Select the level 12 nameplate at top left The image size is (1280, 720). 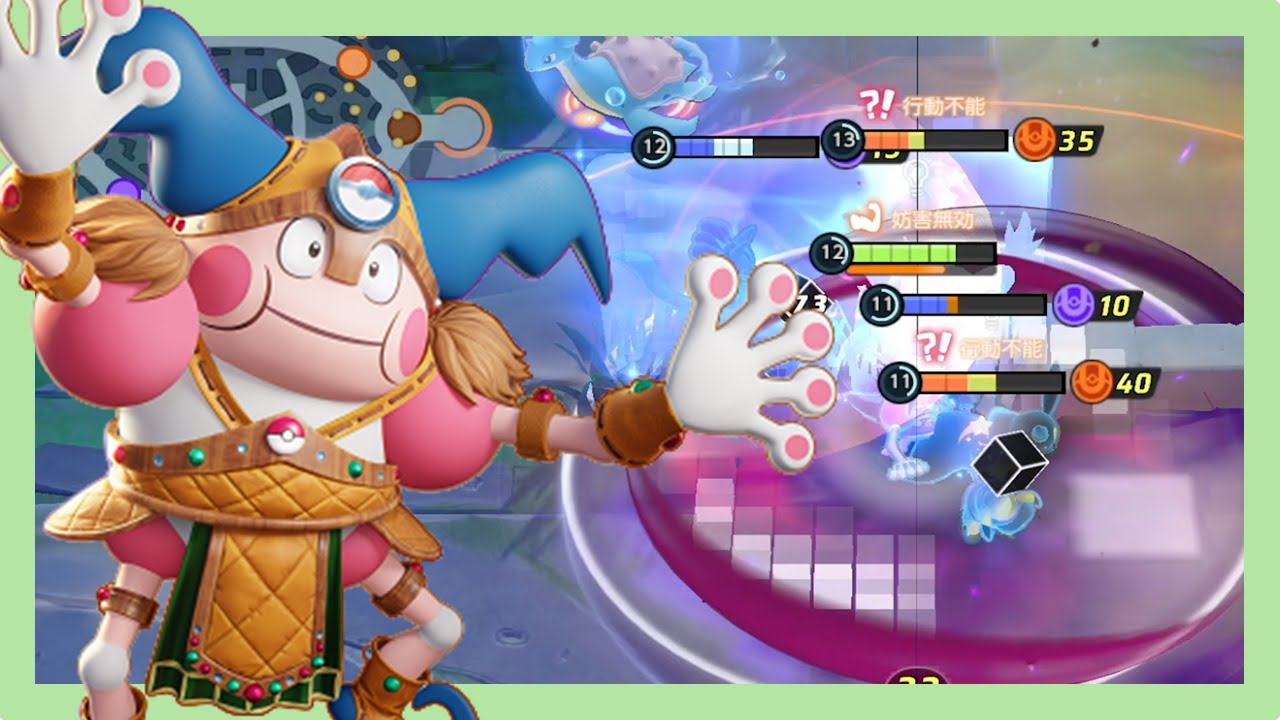pyautogui.click(x=654, y=147)
